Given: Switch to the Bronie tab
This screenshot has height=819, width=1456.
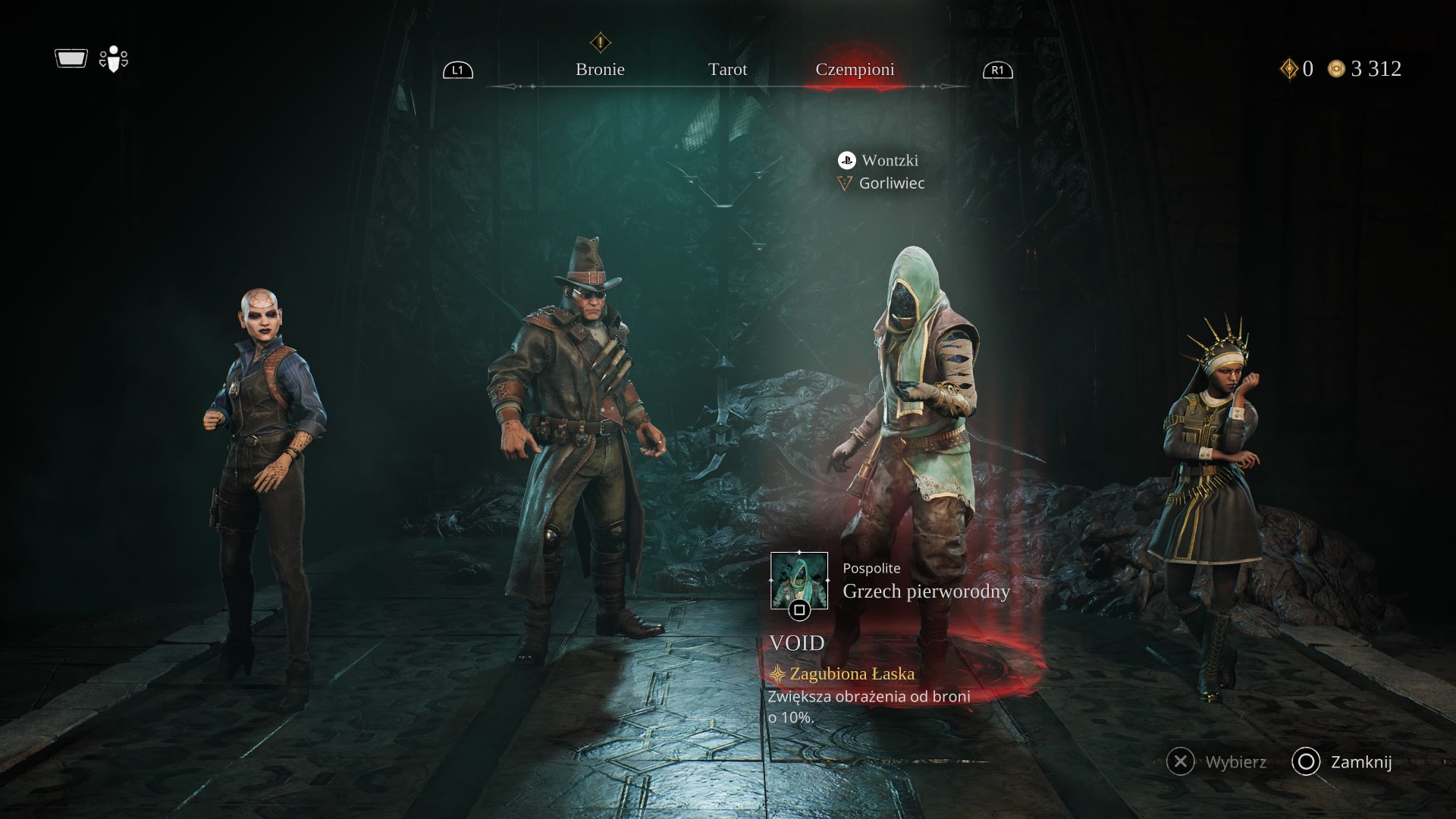Looking at the screenshot, I should coord(600,70).
